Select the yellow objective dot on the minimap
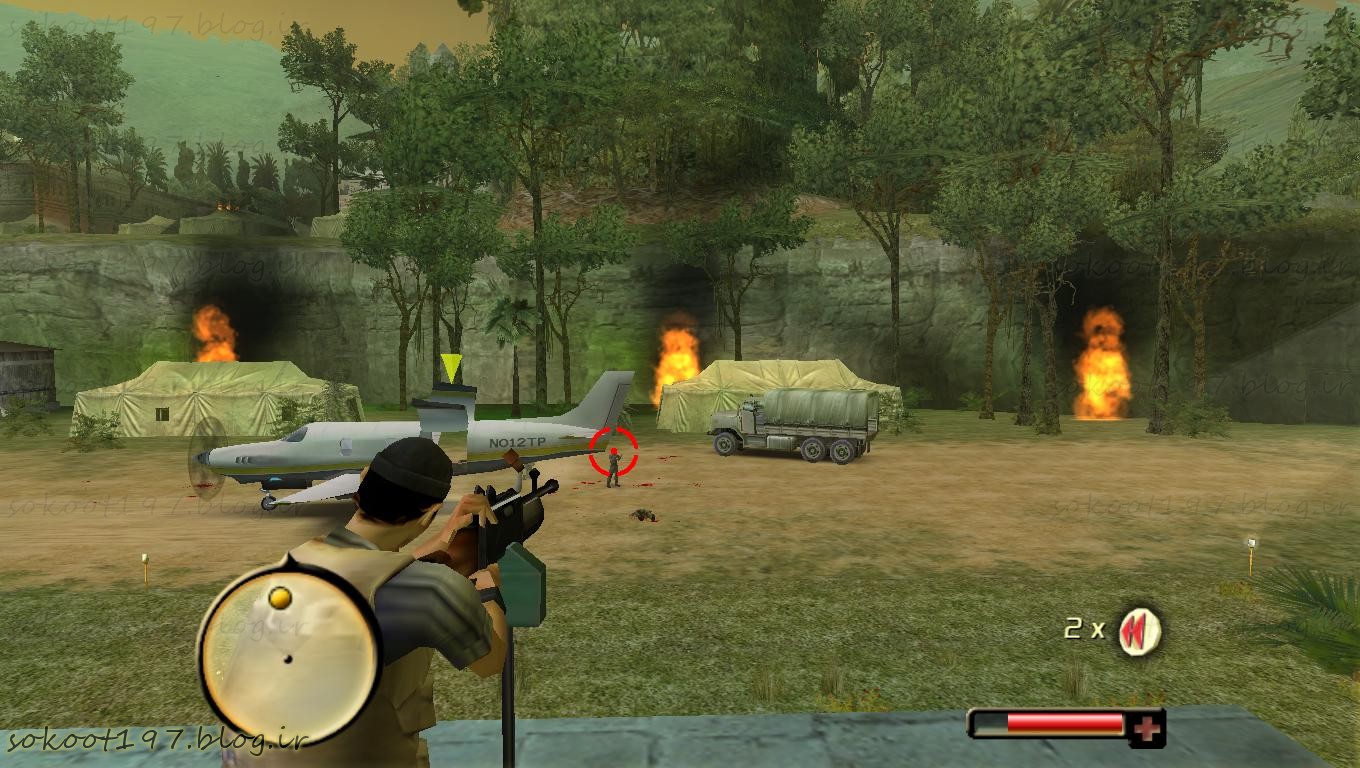The height and width of the screenshot is (768, 1360). tap(280, 597)
